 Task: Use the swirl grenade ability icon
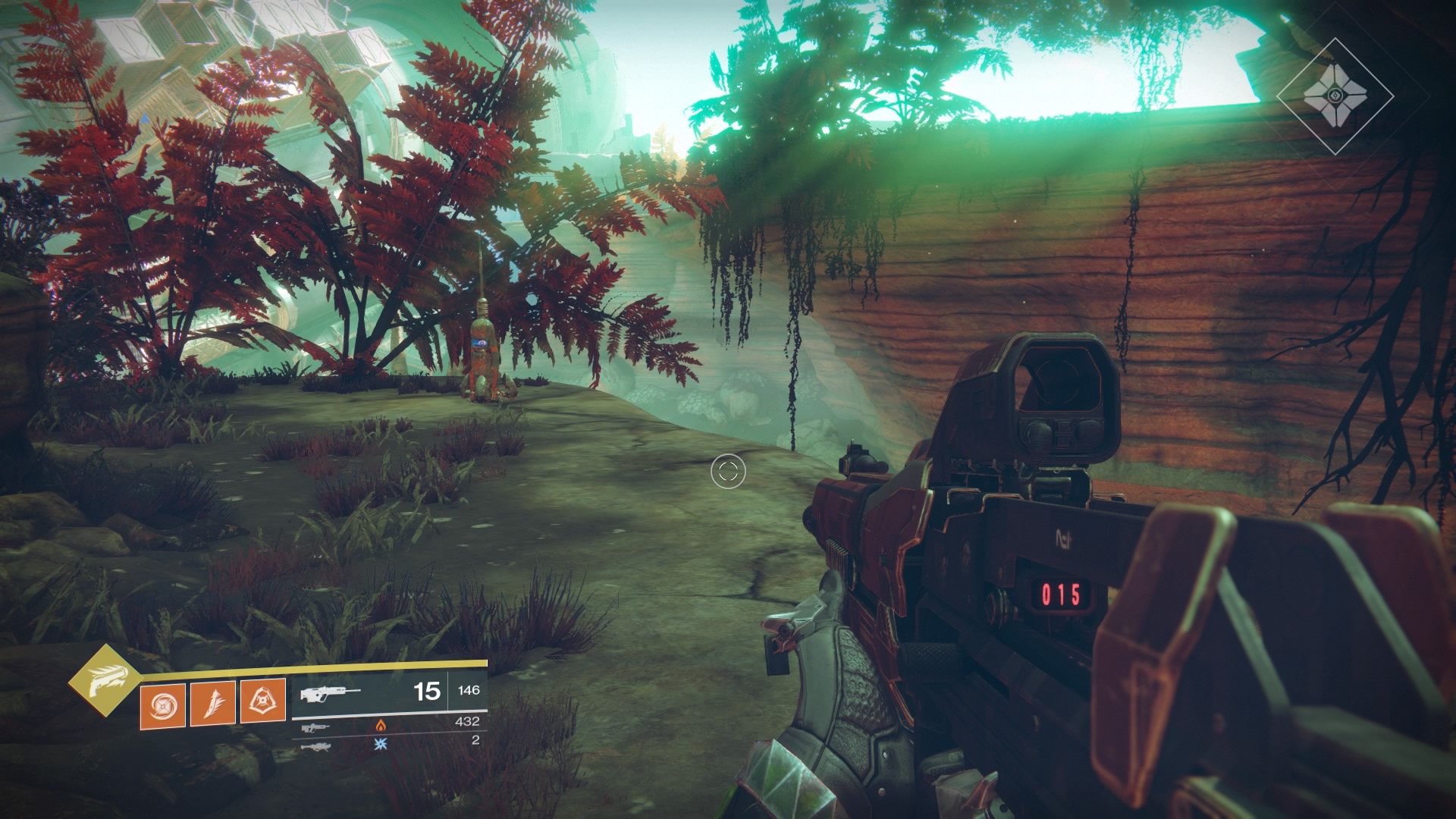click(x=162, y=702)
